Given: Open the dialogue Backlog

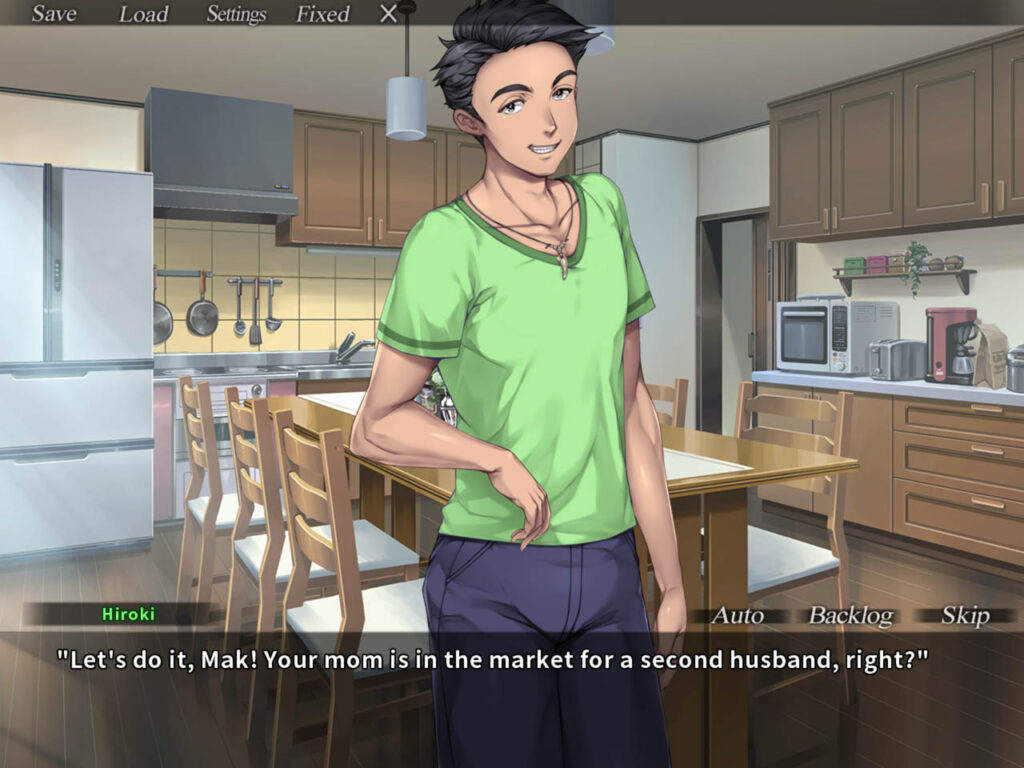Looking at the screenshot, I should click(850, 616).
